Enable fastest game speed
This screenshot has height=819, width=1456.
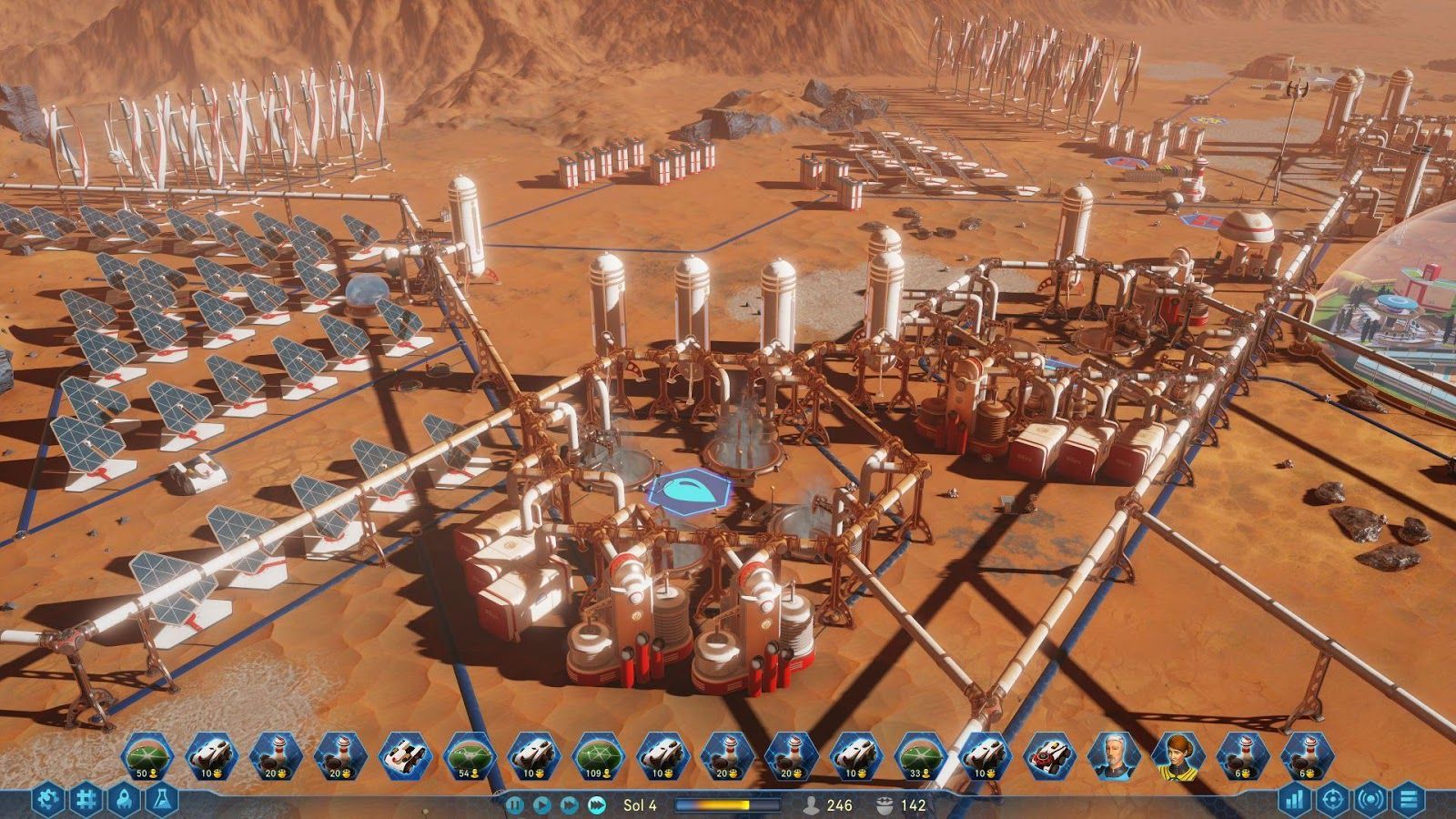[596, 803]
